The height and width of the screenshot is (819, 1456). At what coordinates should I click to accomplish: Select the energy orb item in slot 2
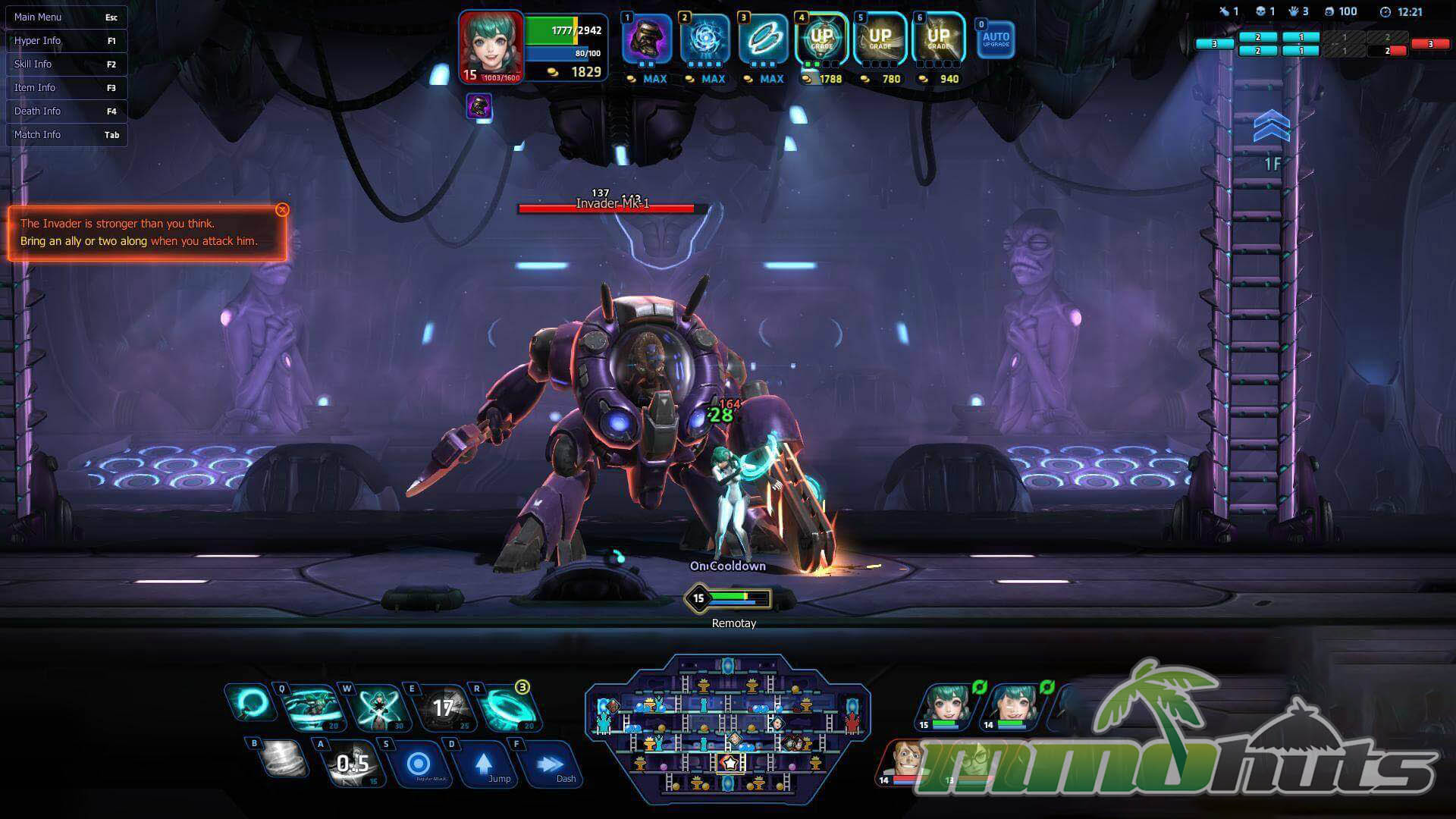(x=705, y=38)
